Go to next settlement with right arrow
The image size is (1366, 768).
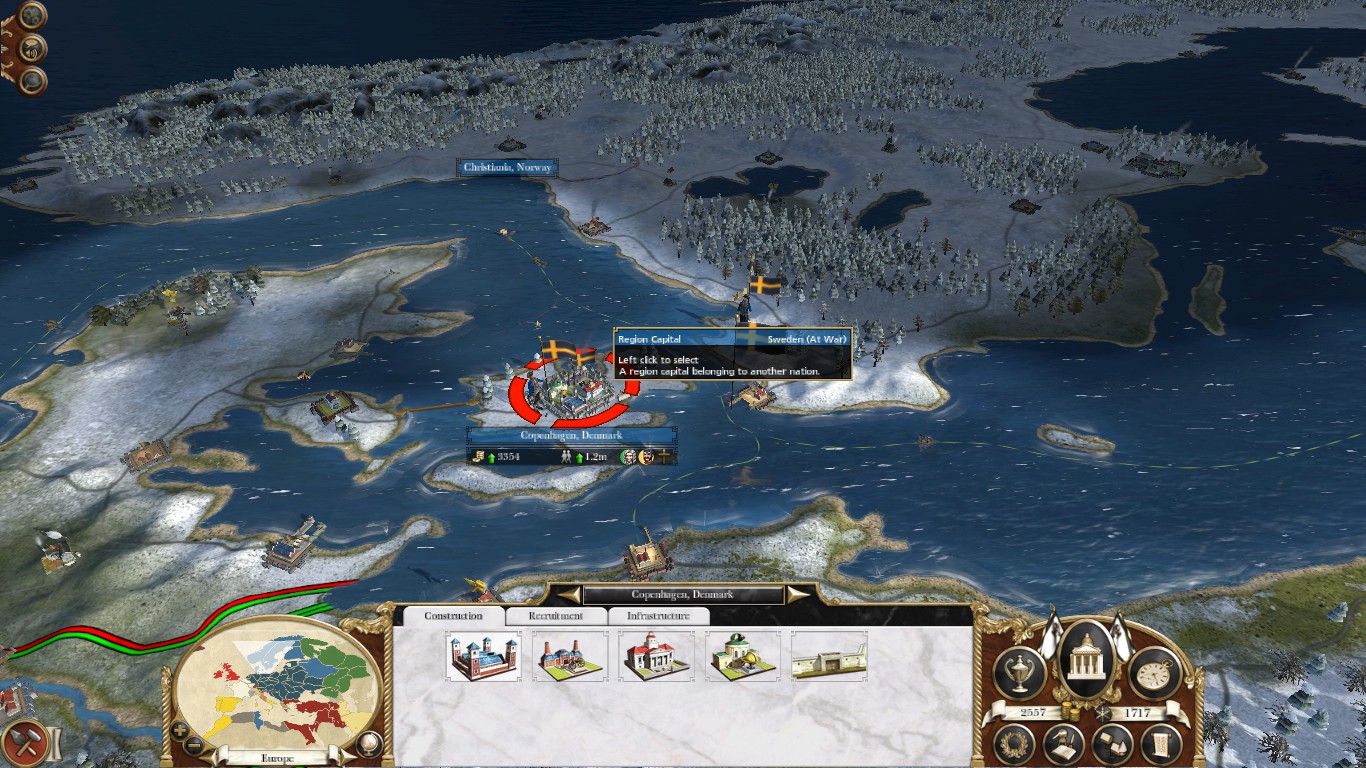tap(799, 595)
